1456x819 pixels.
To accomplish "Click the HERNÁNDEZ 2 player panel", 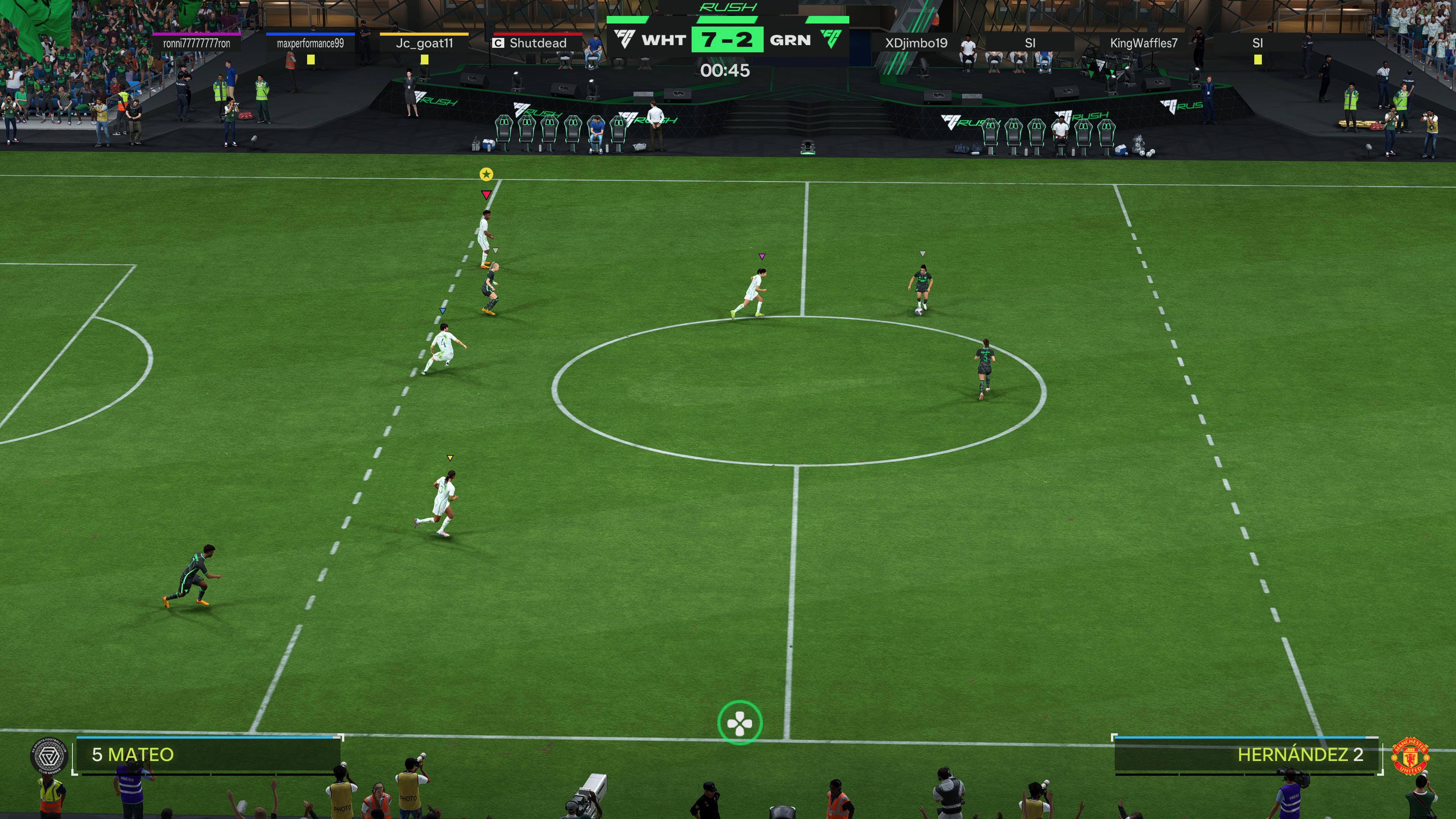I will tap(1246, 755).
